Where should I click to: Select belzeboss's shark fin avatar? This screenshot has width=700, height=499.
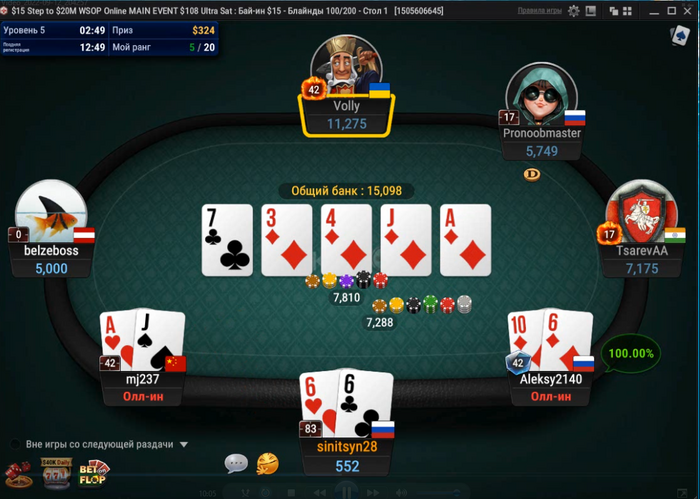[x=51, y=212]
